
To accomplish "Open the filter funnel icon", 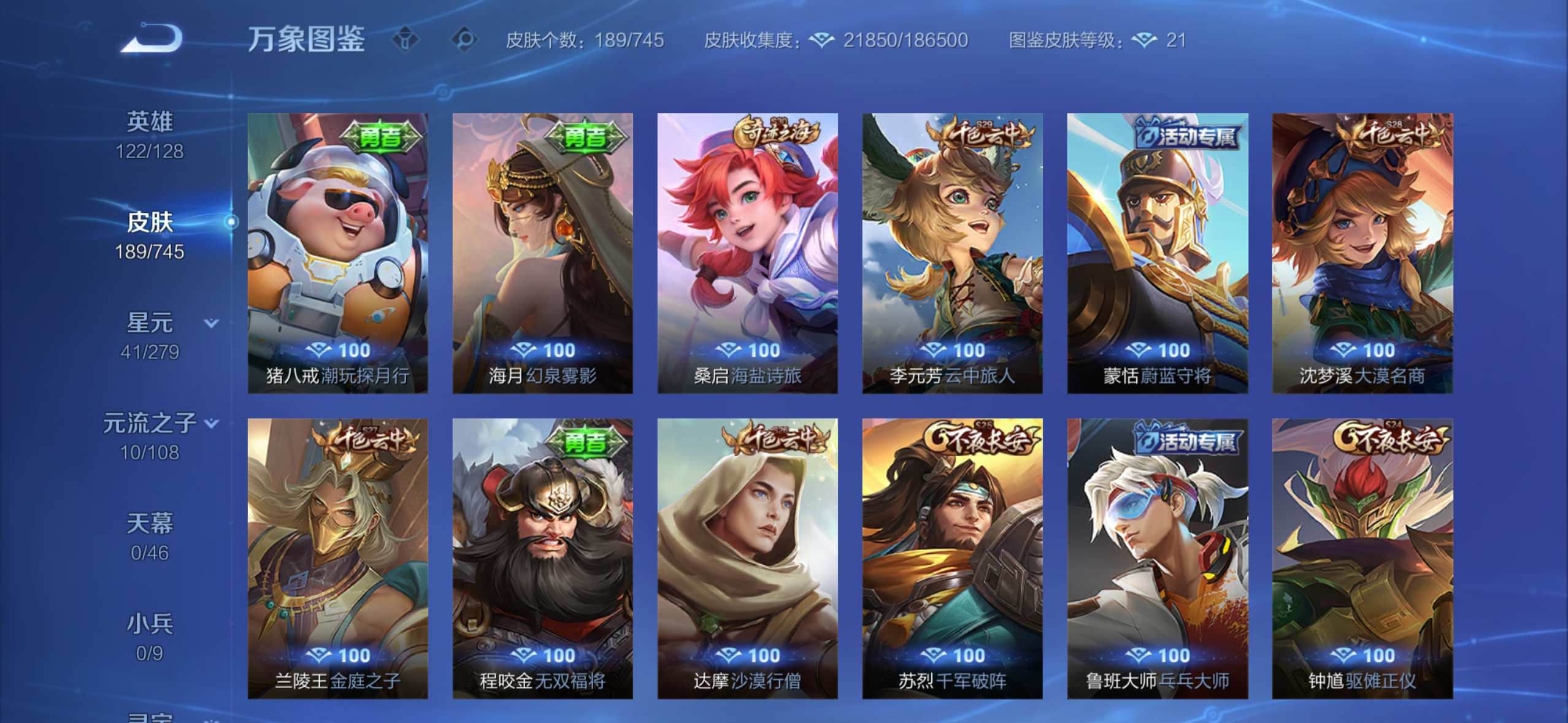I will [405, 40].
